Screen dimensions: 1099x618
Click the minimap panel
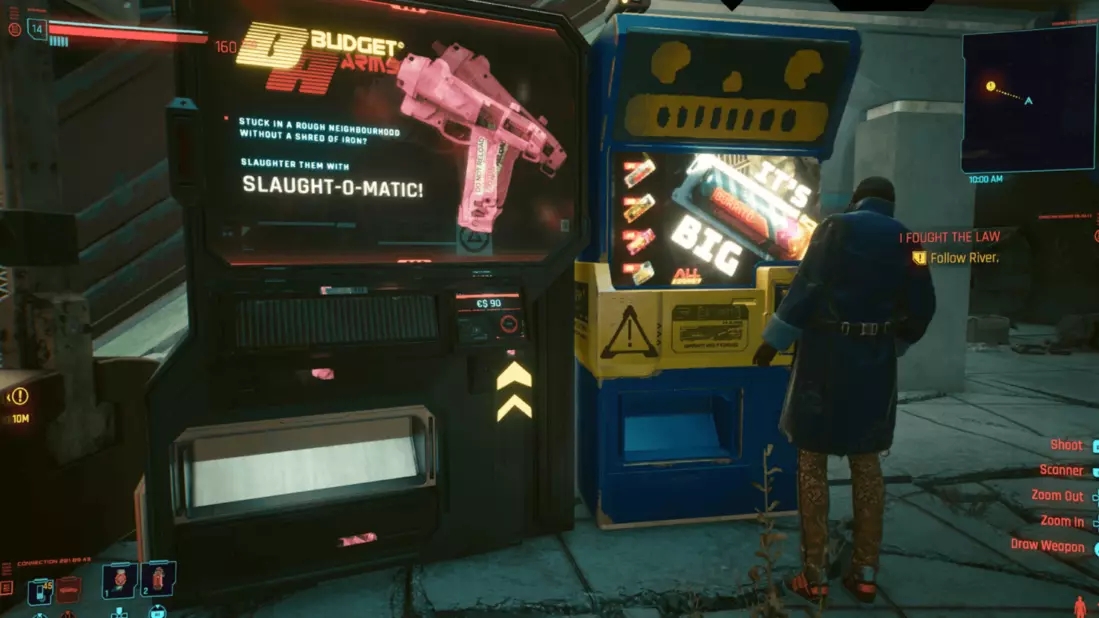pyautogui.click(x=1028, y=99)
